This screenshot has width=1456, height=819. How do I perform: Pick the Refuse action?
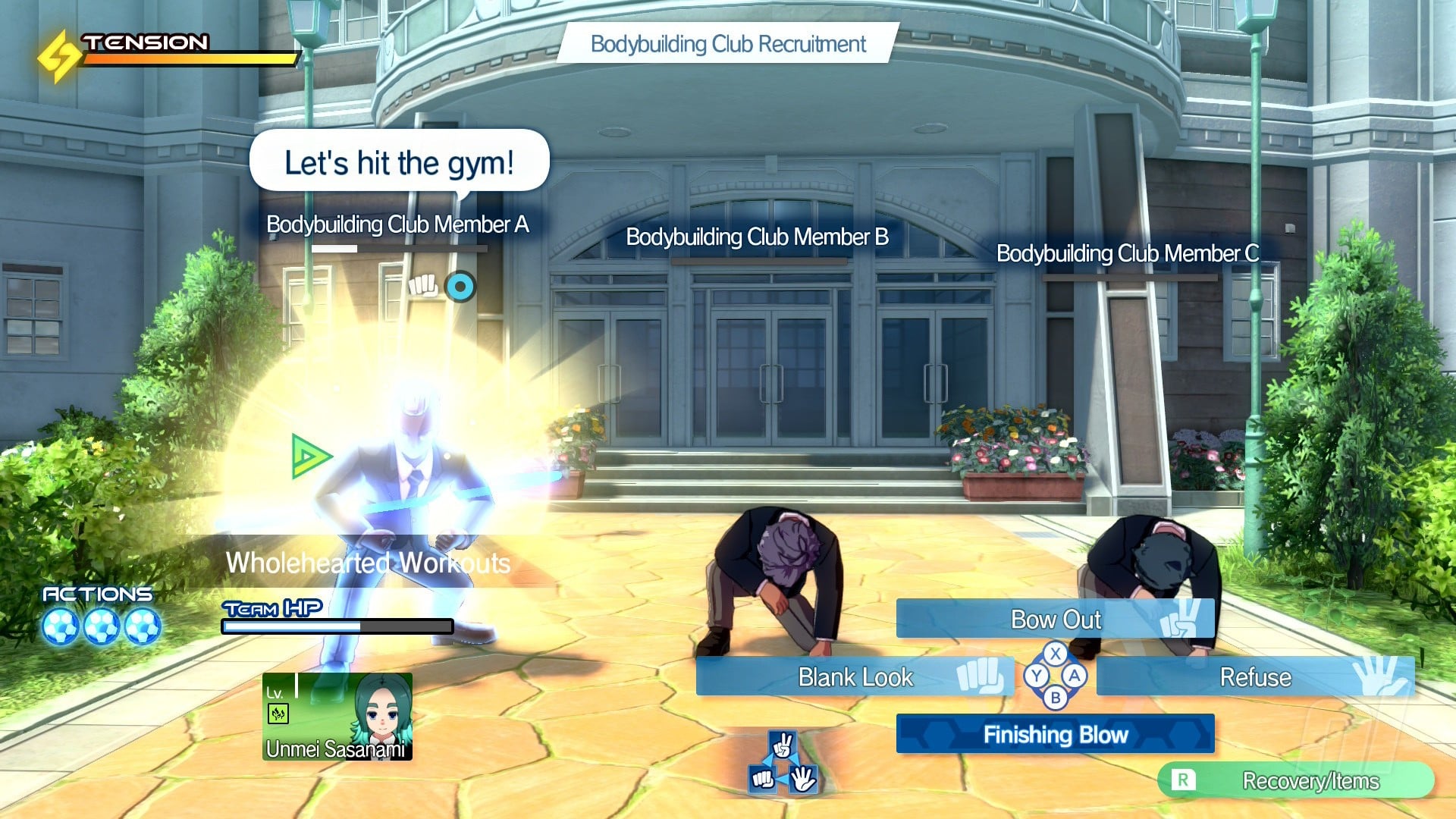pyautogui.click(x=1255, y=676)
